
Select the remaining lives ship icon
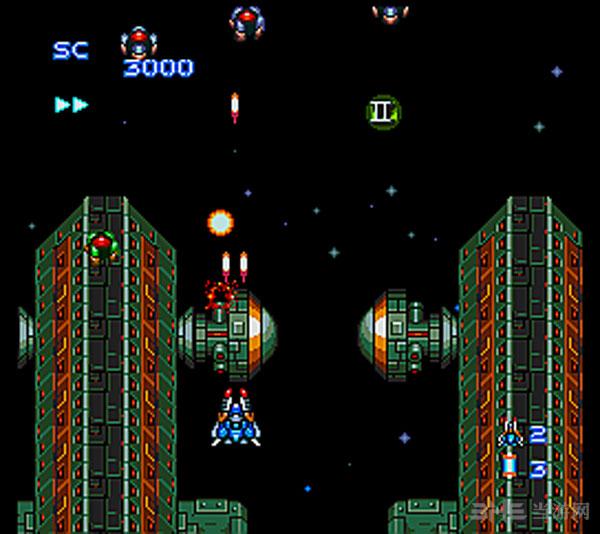pyautogui.click(x=511, y=434)
